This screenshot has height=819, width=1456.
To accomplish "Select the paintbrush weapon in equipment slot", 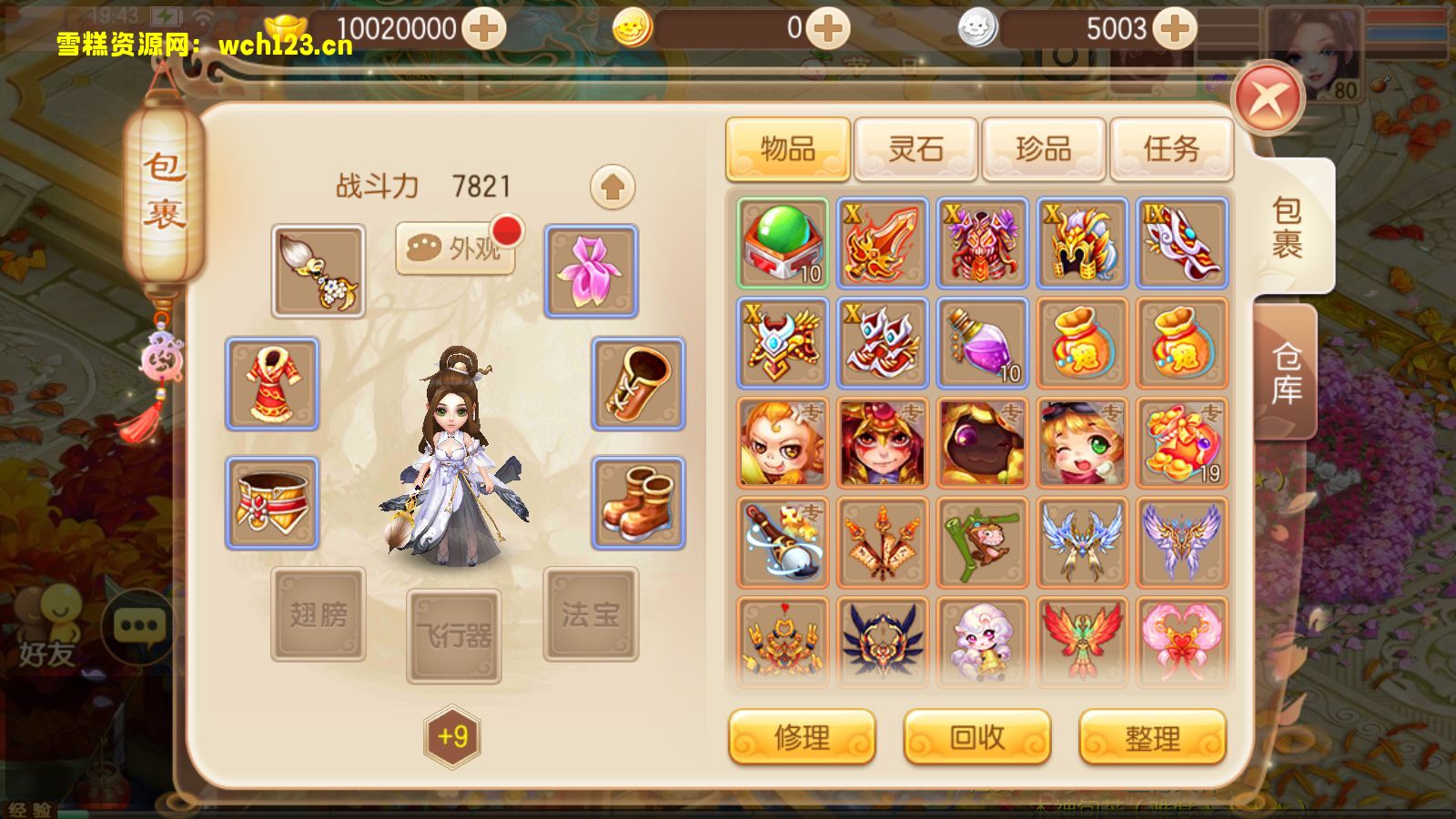I will 317,270.
